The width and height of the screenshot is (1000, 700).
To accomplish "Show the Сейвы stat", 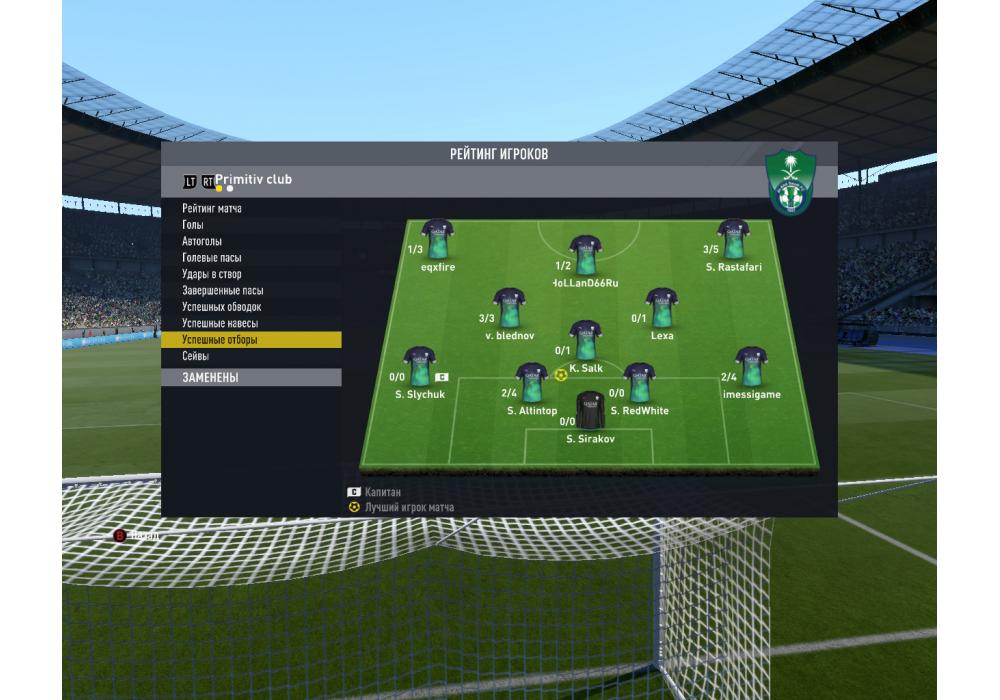I will click(195, 356).
